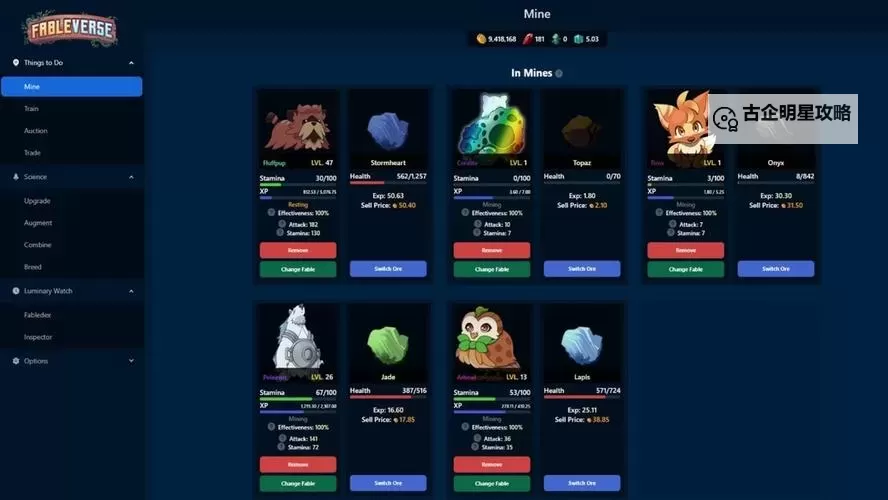The width and height of the screenshot is (888, 500).
Task: Choose Combine in the sidebar
Action: 38,245
